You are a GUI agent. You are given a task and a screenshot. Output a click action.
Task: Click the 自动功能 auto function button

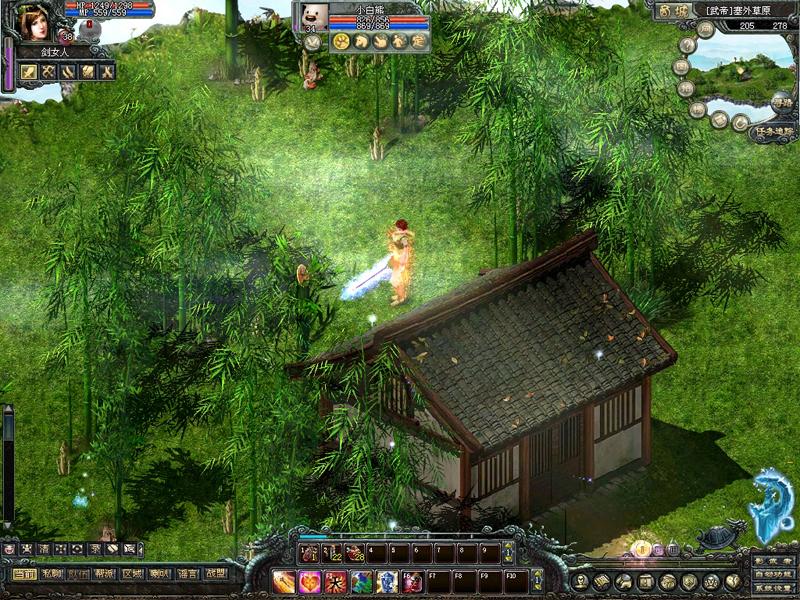point(774,576)
